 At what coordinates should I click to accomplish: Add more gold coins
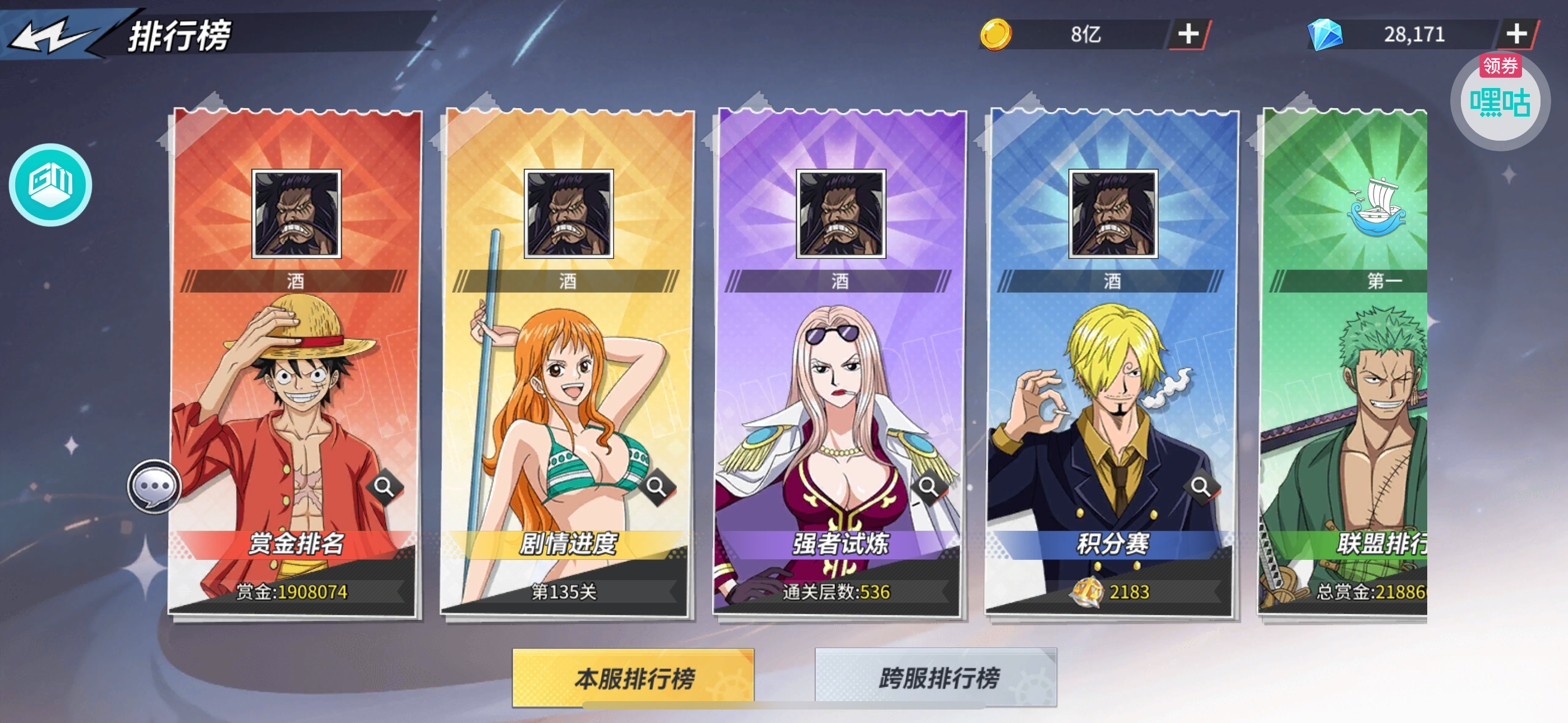click(1188, 34)
